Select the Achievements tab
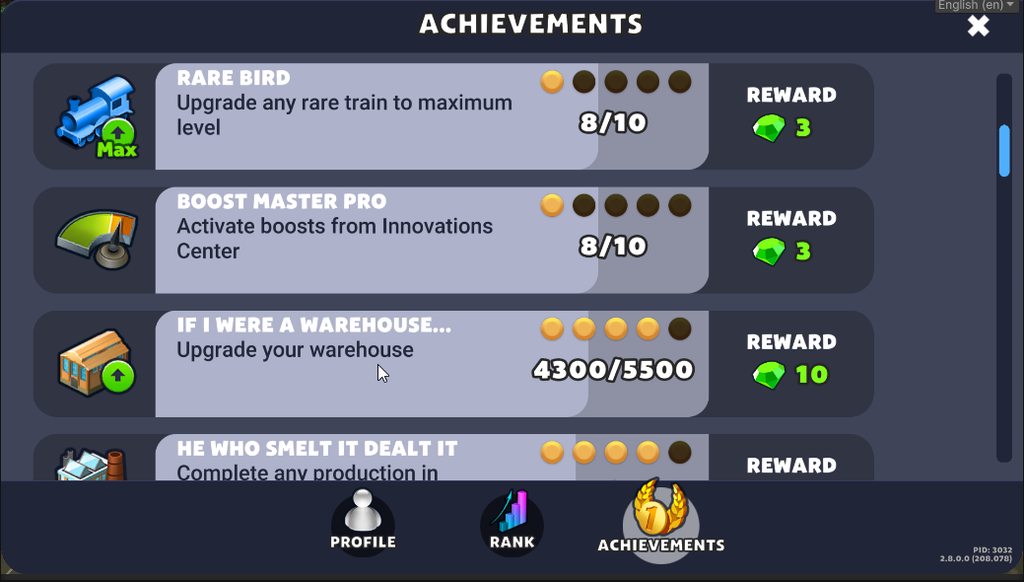This screenshot has height=582, width=1024. [661, 520]
